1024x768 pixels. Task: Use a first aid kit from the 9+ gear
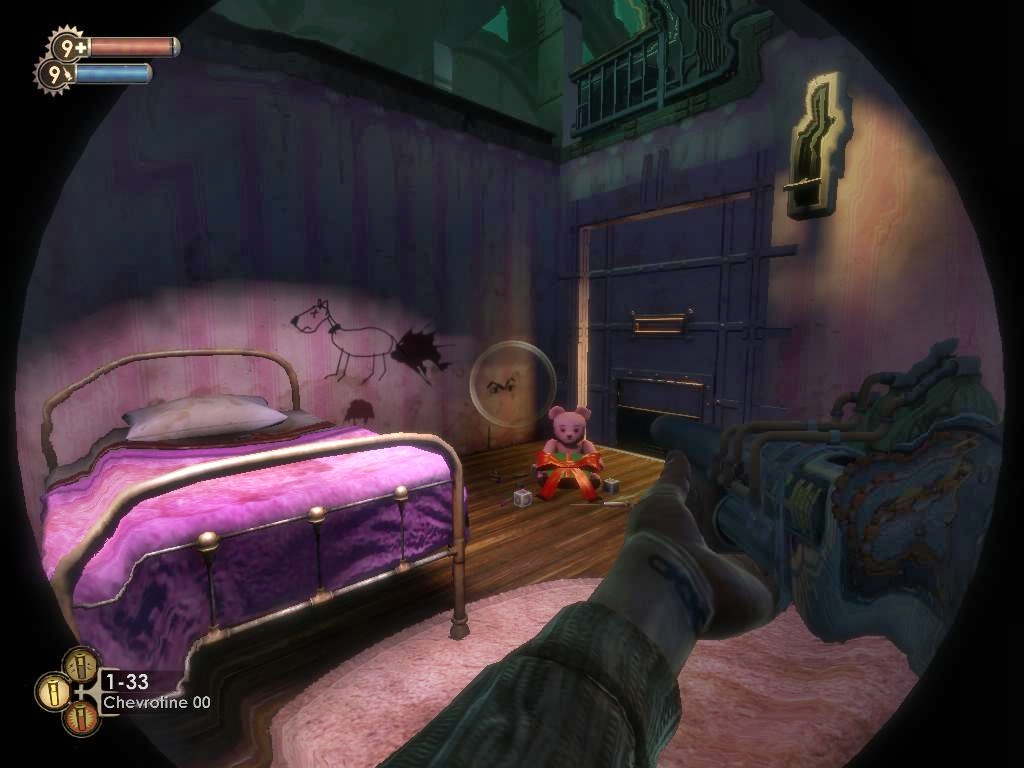coord(67,45)
